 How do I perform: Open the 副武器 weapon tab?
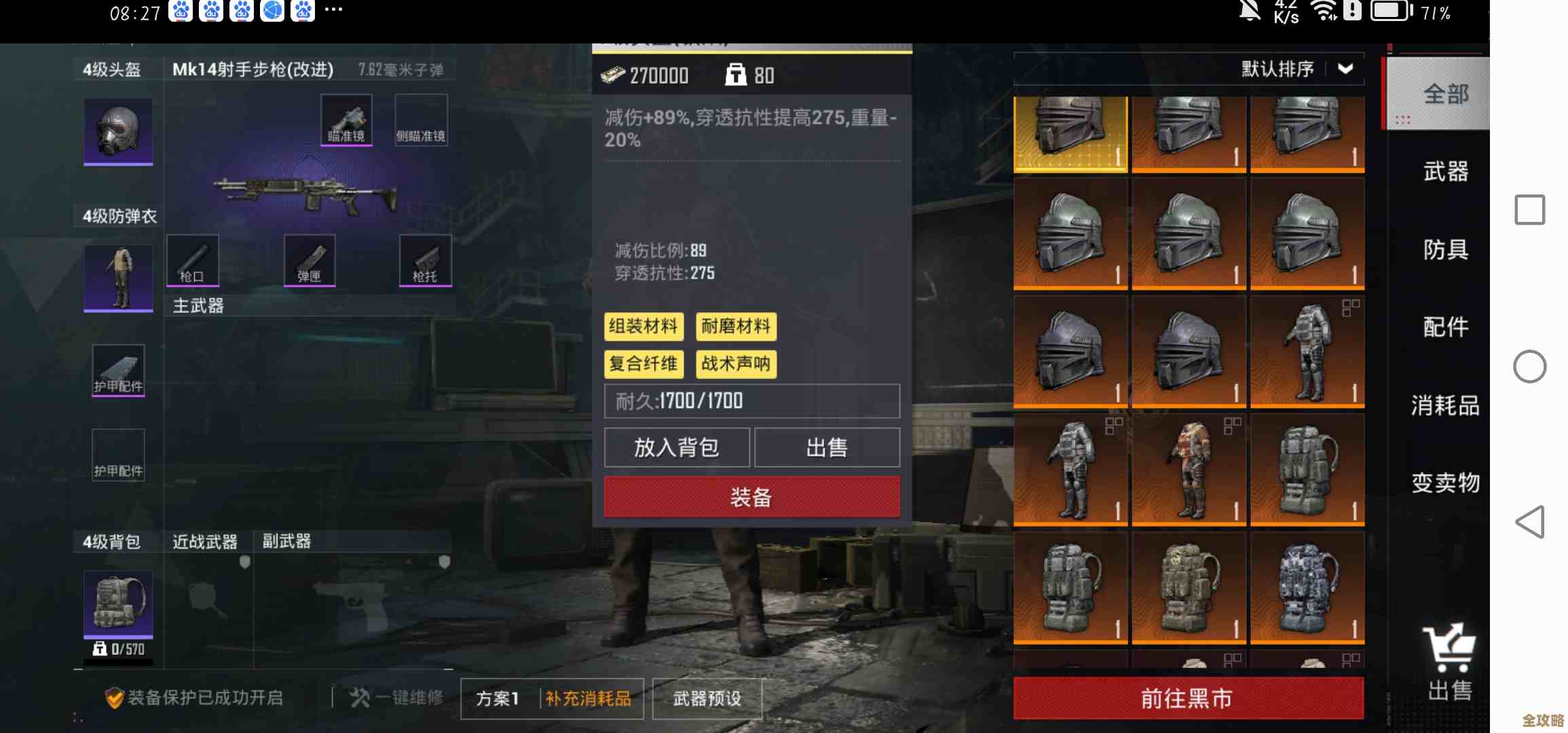tap(285, 542)
